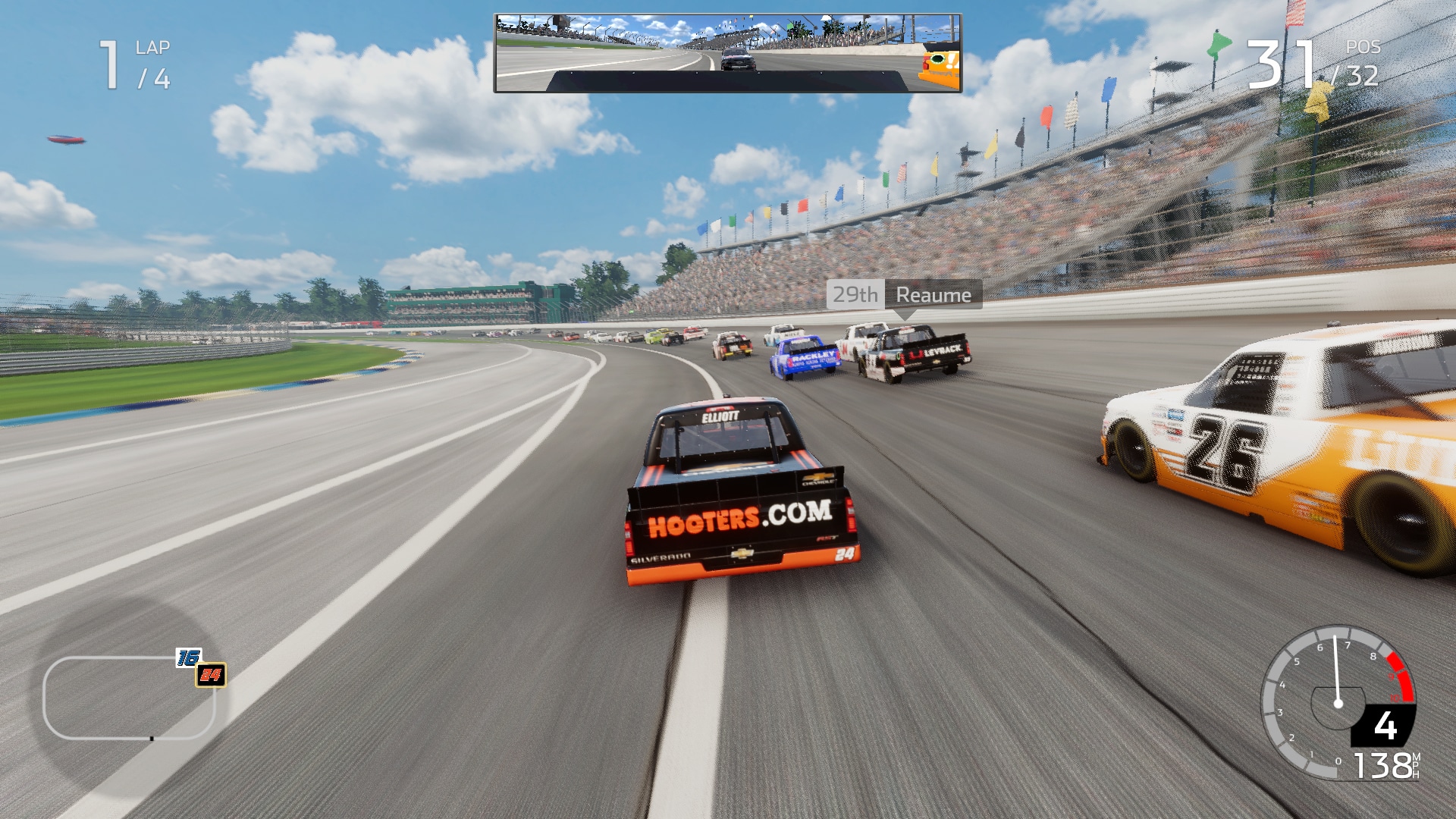Click the rear-view mirror display
The image size is (1456, 819).
pyautogui.click(x=727, y=53)
